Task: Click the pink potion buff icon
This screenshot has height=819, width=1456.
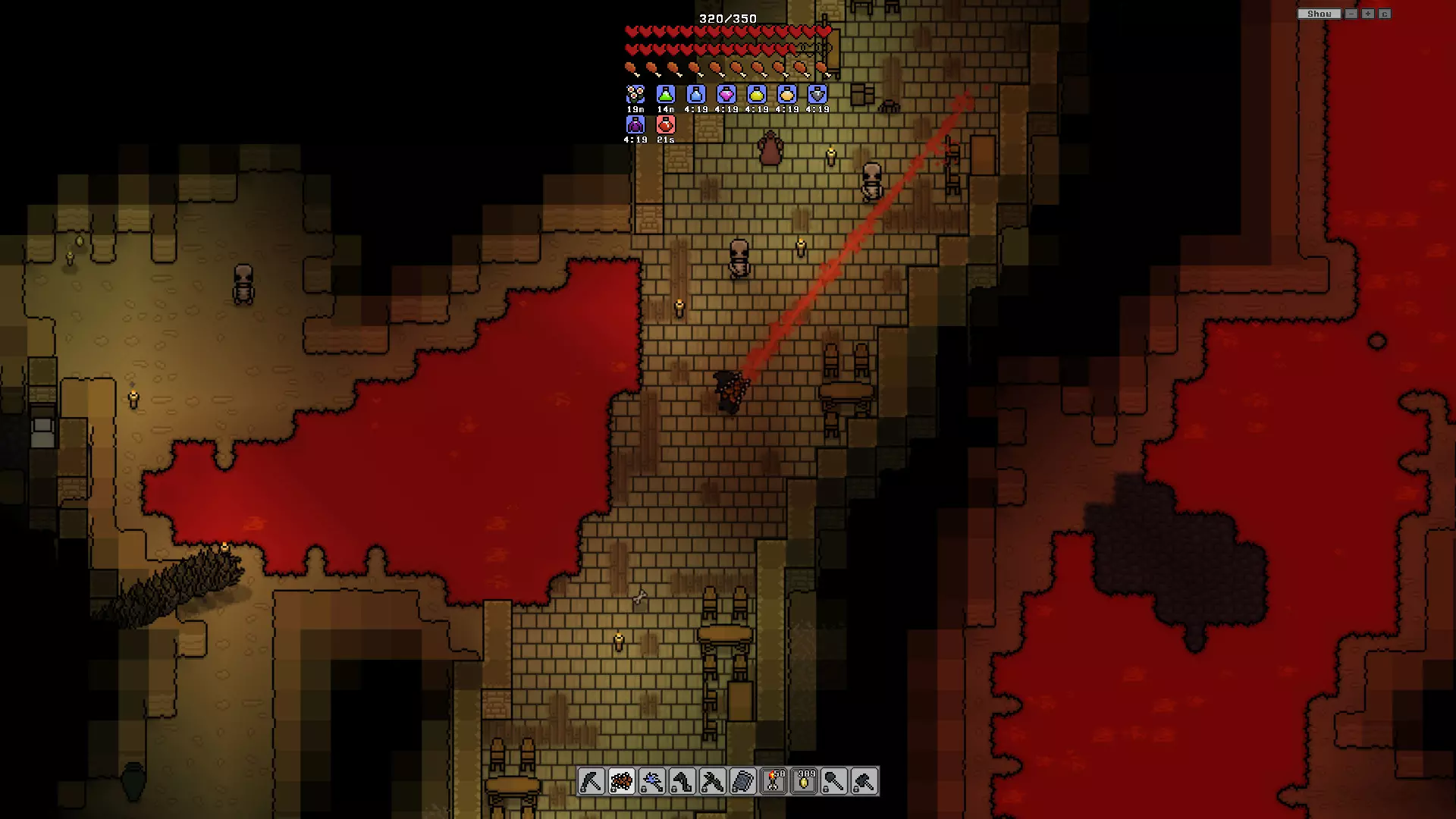Action: coord(726,94)
